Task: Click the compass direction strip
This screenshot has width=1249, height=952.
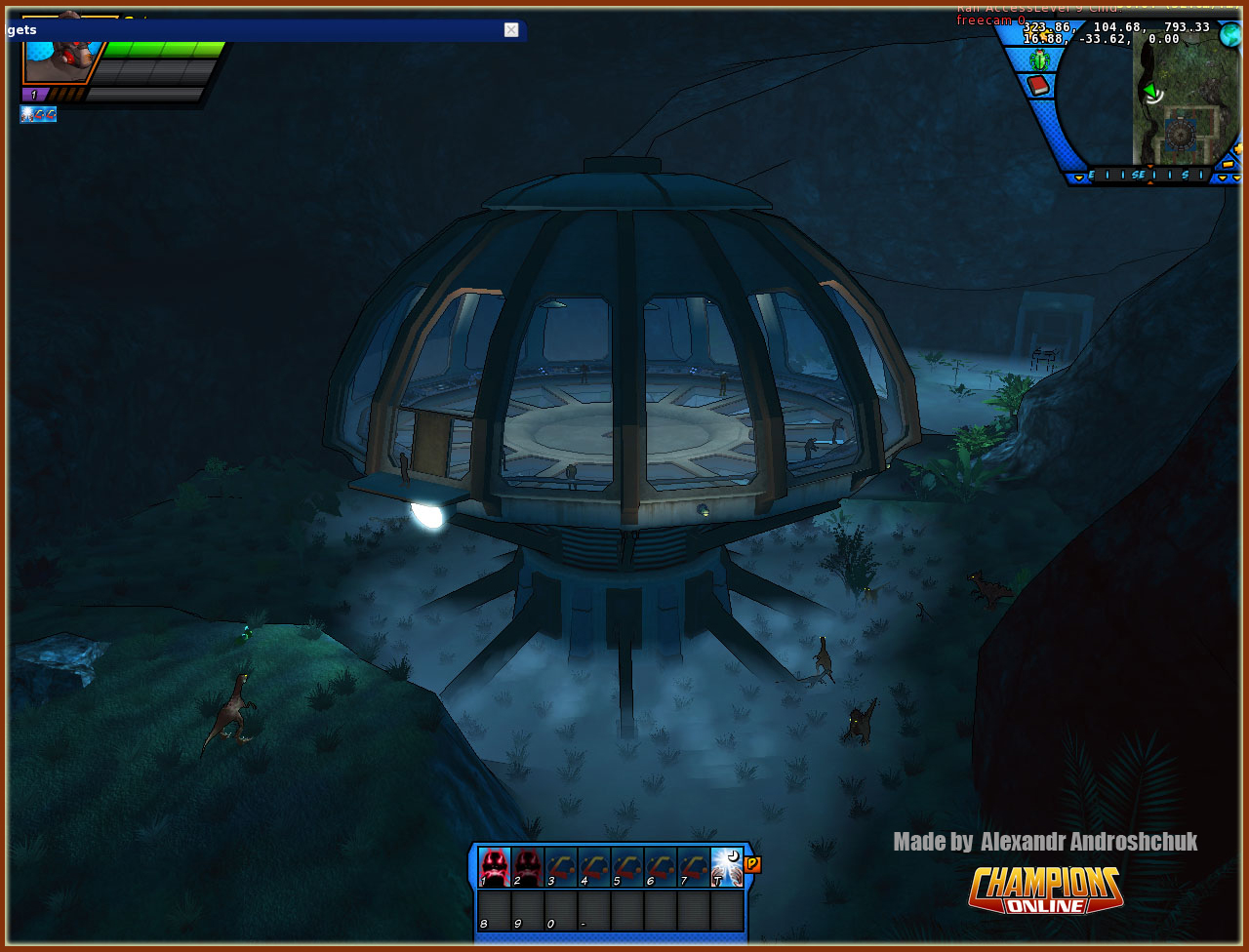Action: (1149, 176)
